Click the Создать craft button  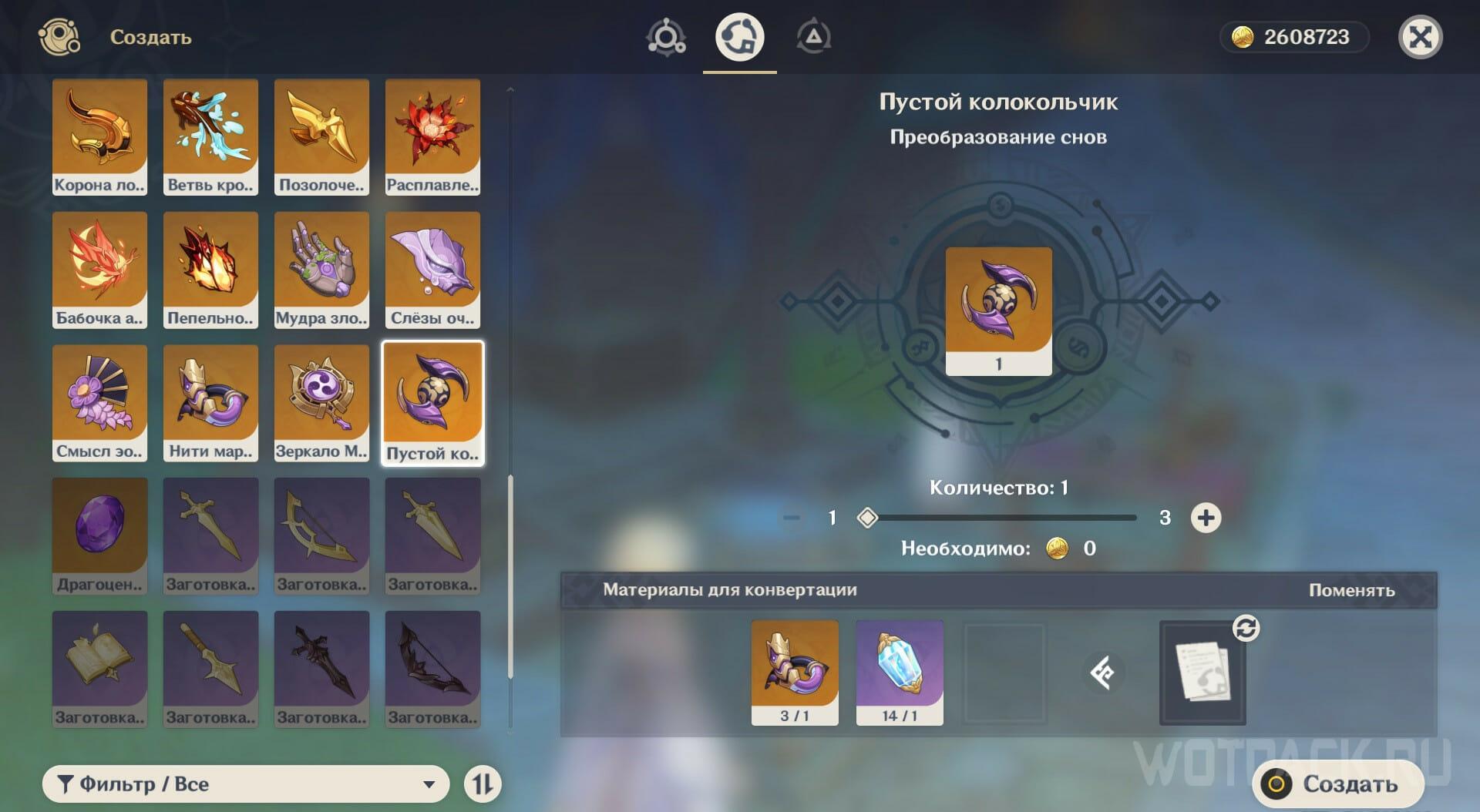tap(1337, 783)
